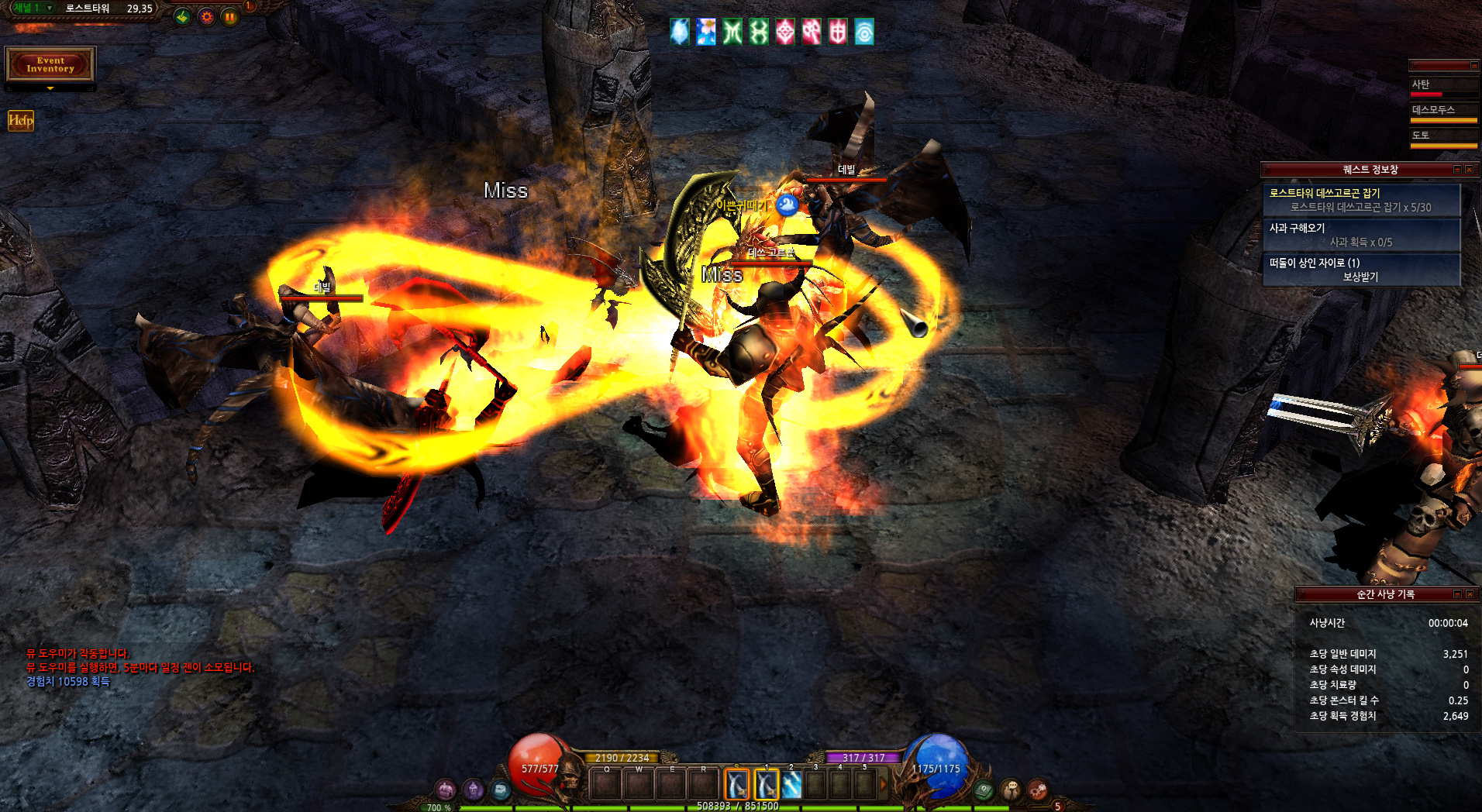Open the green quest book icon
1482x812 pixels.
984,790
